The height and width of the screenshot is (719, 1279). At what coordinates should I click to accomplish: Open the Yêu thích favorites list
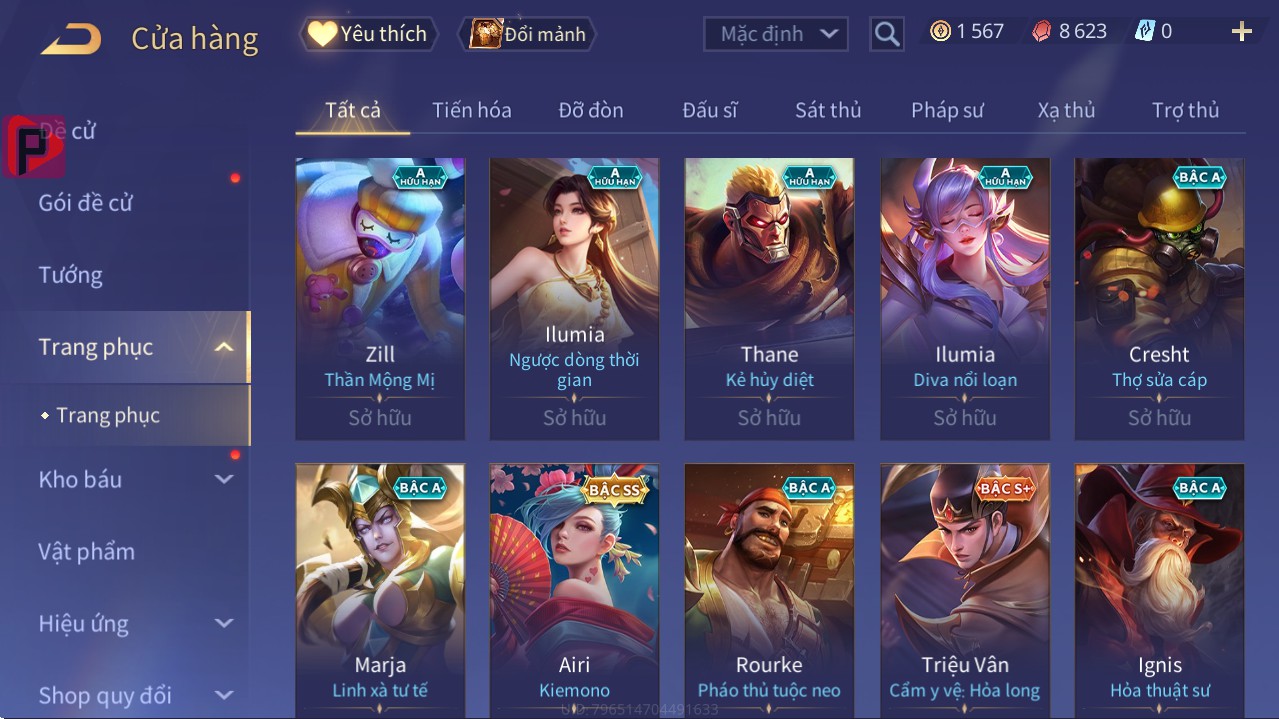366,34
